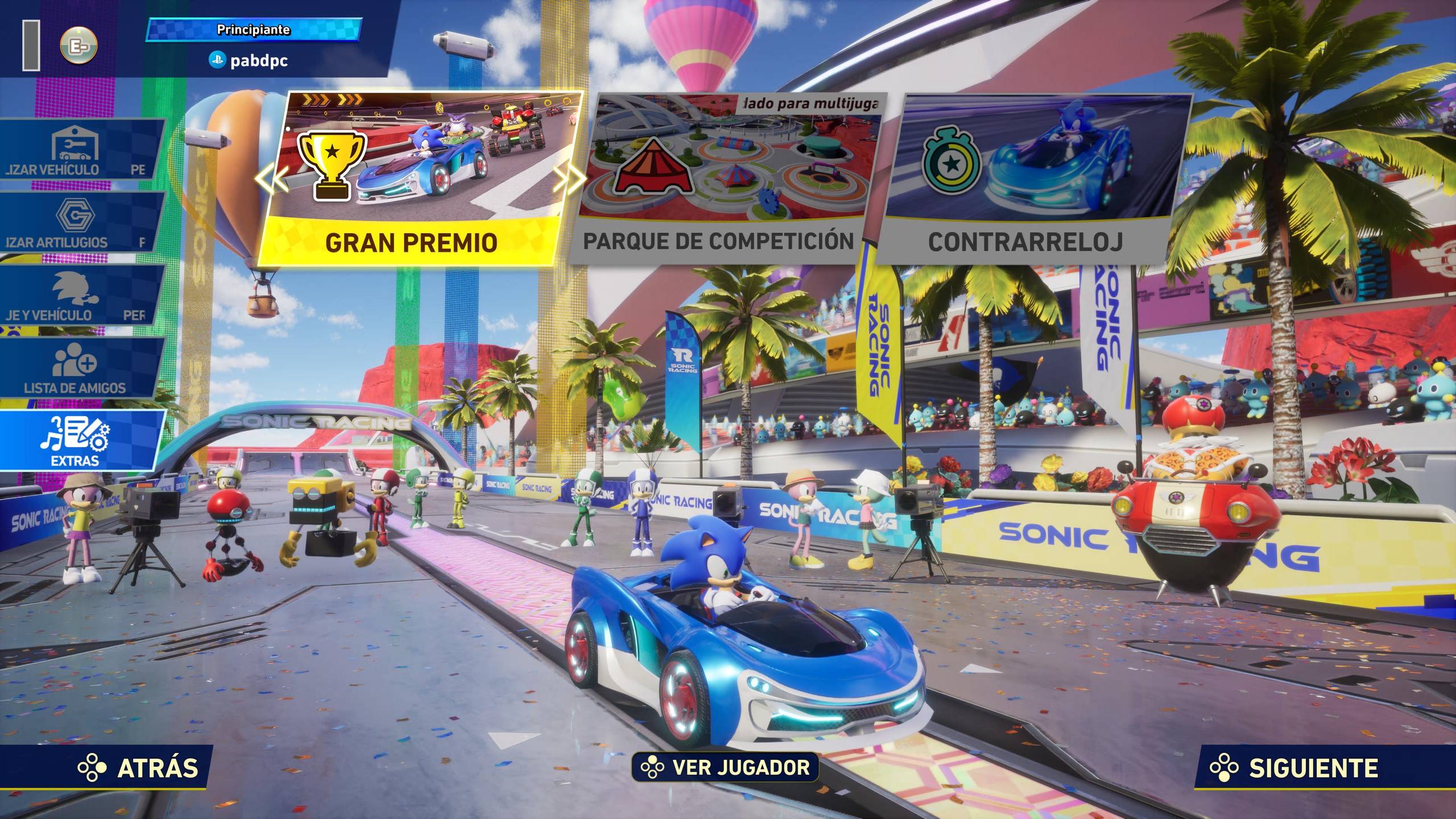Click the E- rank badge
Image resolution: width=1456 pixels, height=819 pixels.
pyautogui.click(x=78, y=45)
